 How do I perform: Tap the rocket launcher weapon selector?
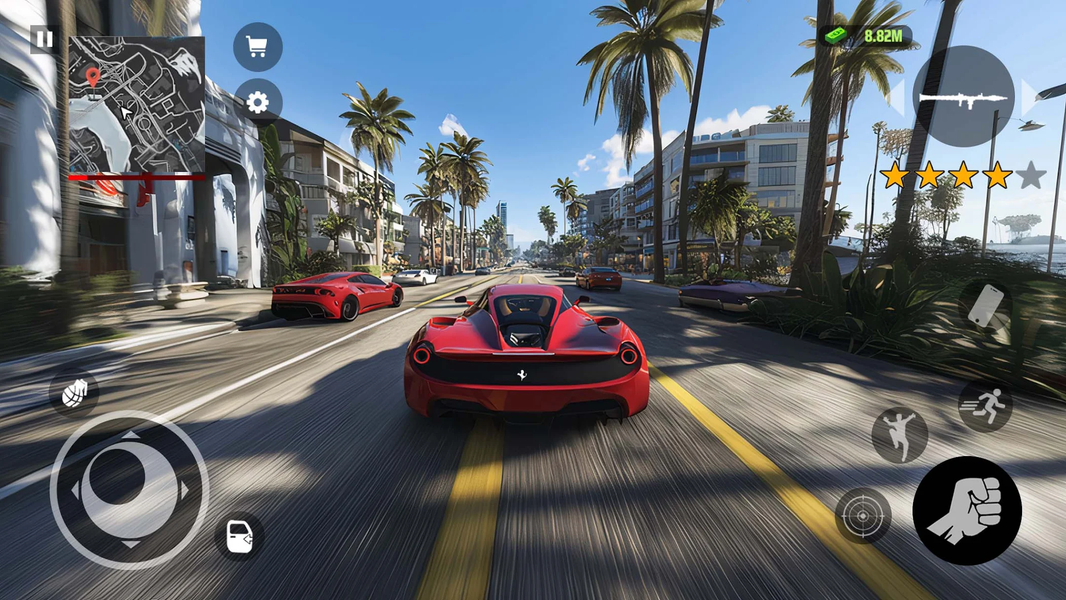[962, 96]
